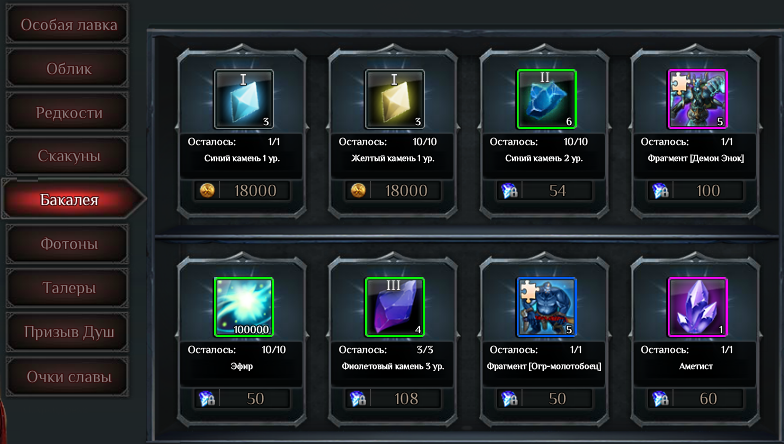
Task: Switch to the Фотоны category
Action: pos(68,244)
